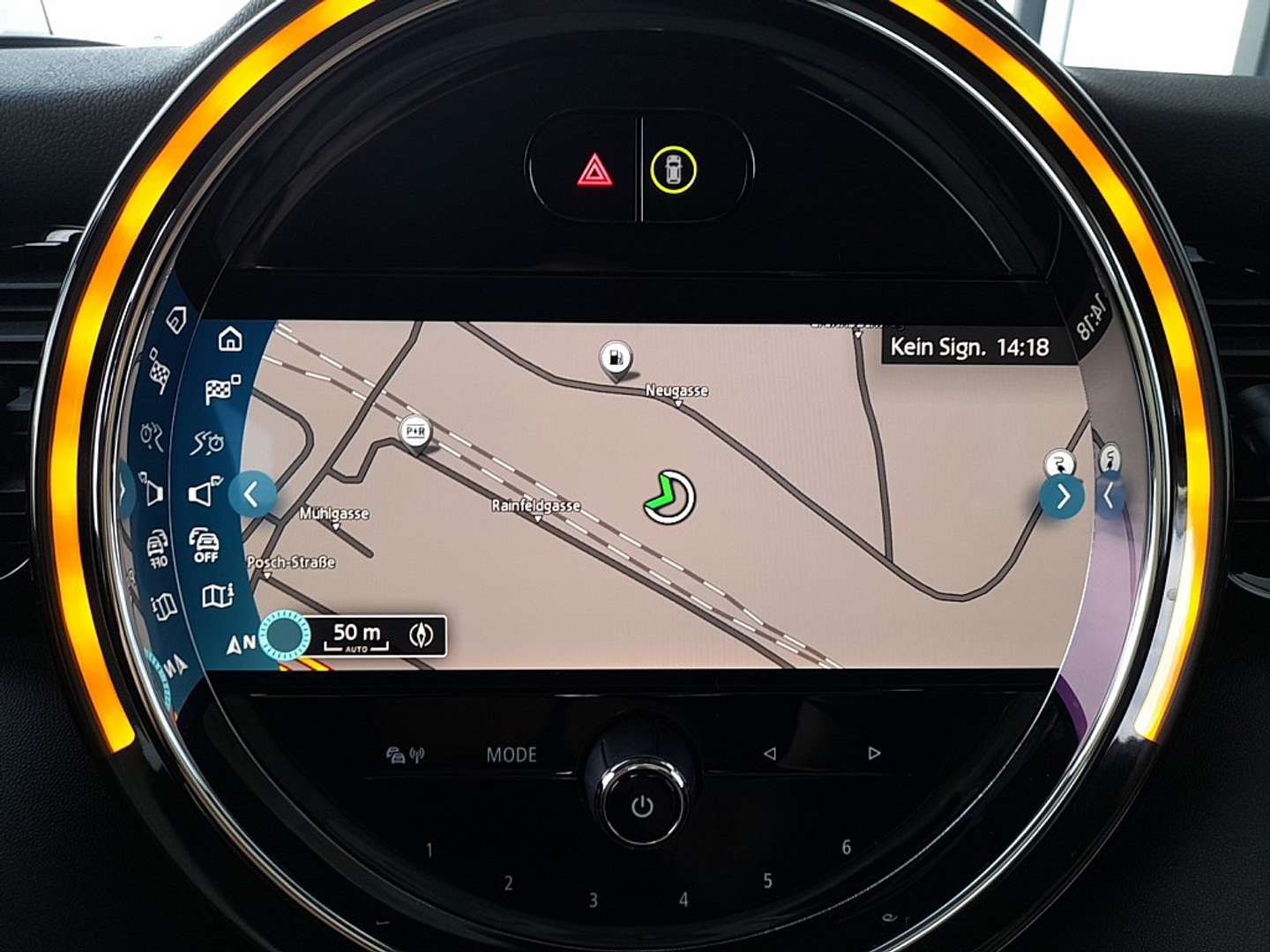Screen dimensions: 1270x952
Task: Collapse the left sidebar with its chevron
Action: (x=252, y=495)
